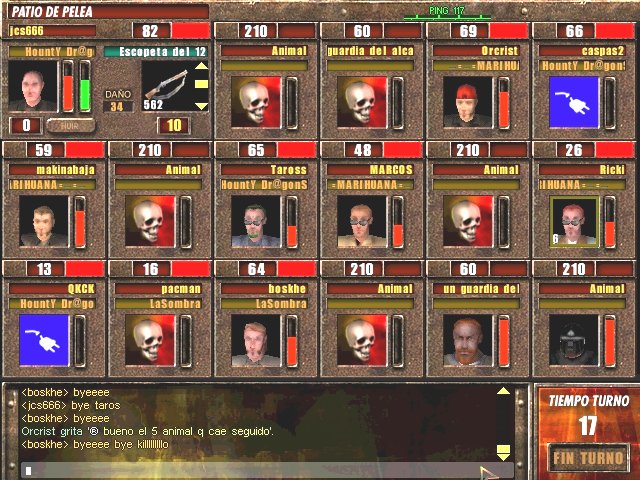Switch to the next weapon with down arrow
This screenshot has width=640, height=480.
(x=201, y=104)
